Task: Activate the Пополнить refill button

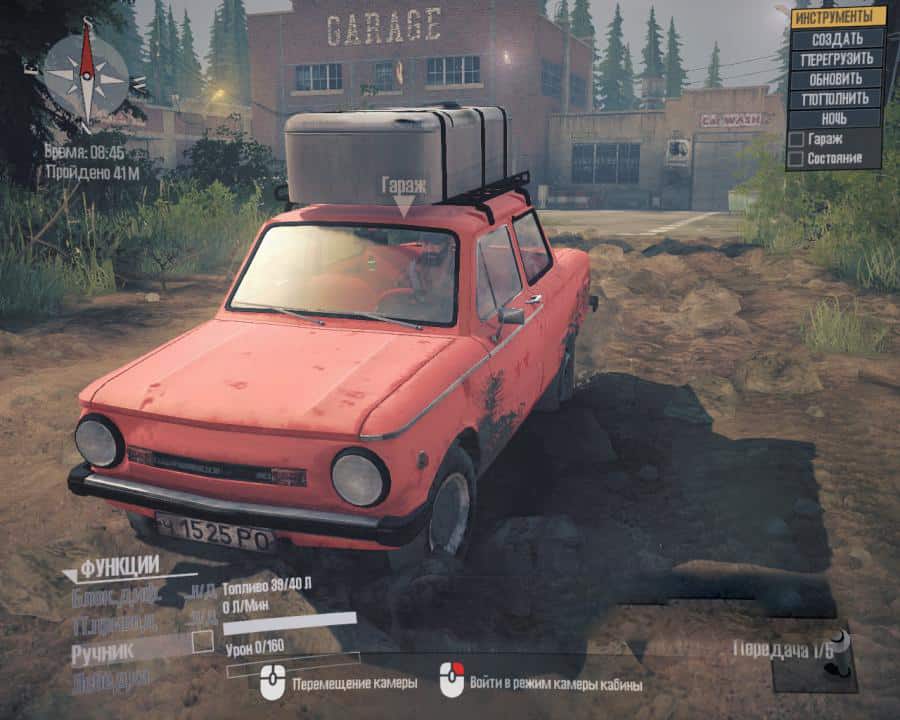Action: 837,98
